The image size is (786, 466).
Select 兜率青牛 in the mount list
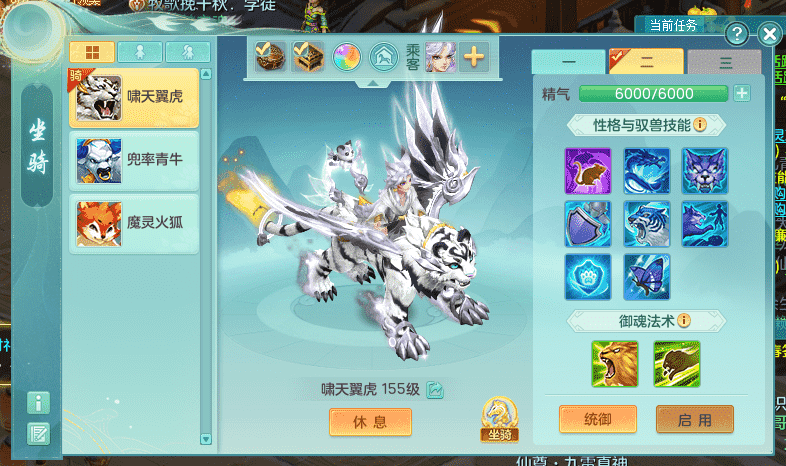[x=133, y=160]
